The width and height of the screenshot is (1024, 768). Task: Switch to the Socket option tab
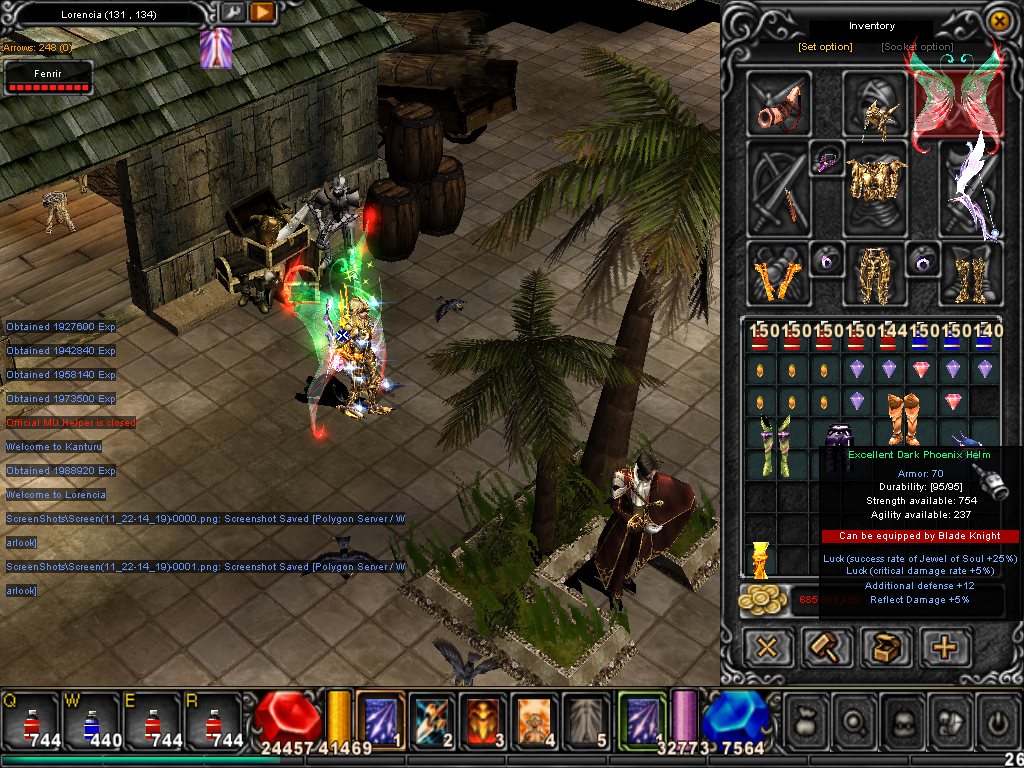pyautogui.click(x=917, y=47)
